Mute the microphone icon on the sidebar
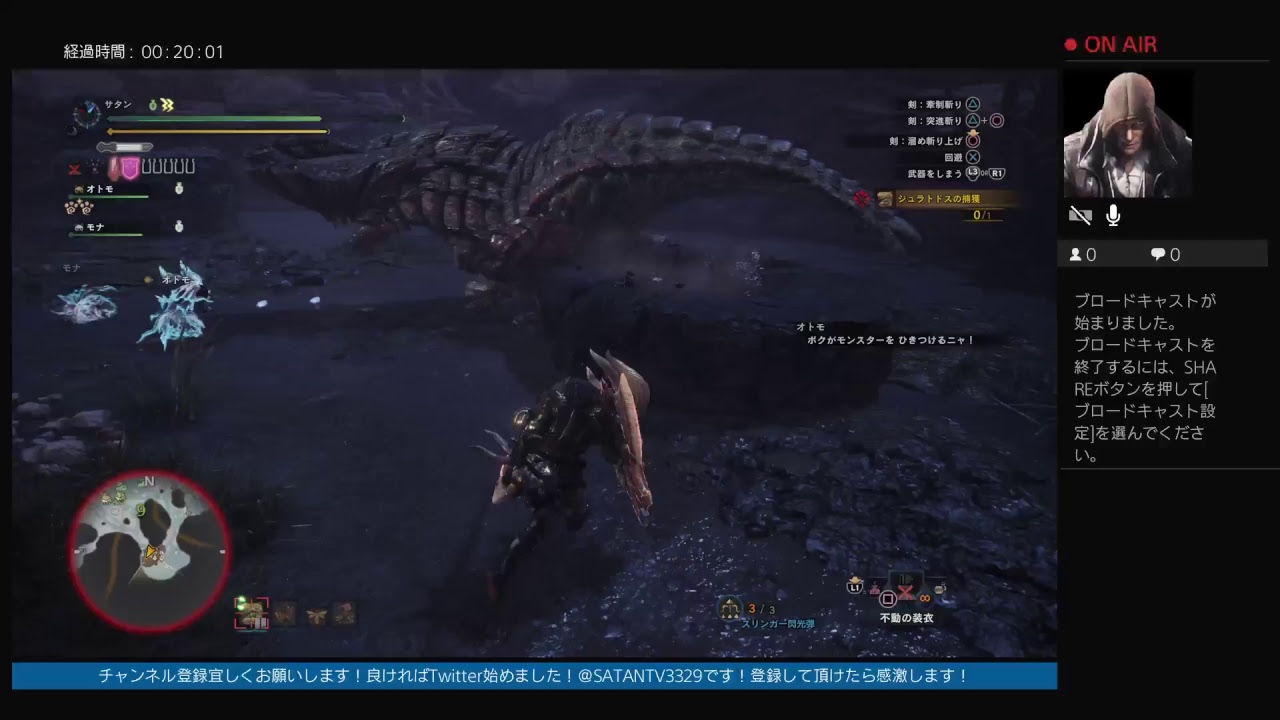 coord(1113,214)
